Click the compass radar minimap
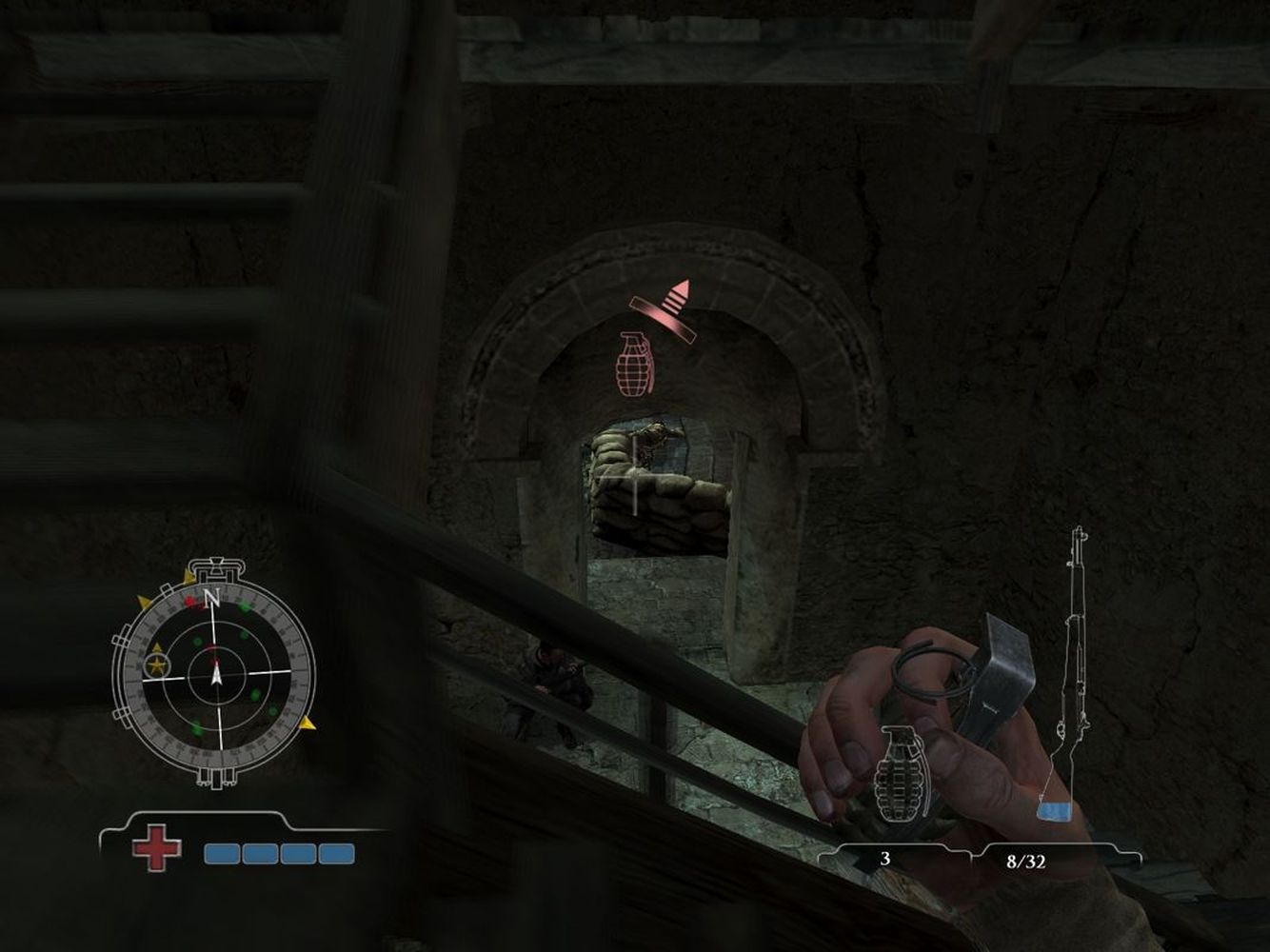This screenshot has width=1270, height=952. point(214,674)
